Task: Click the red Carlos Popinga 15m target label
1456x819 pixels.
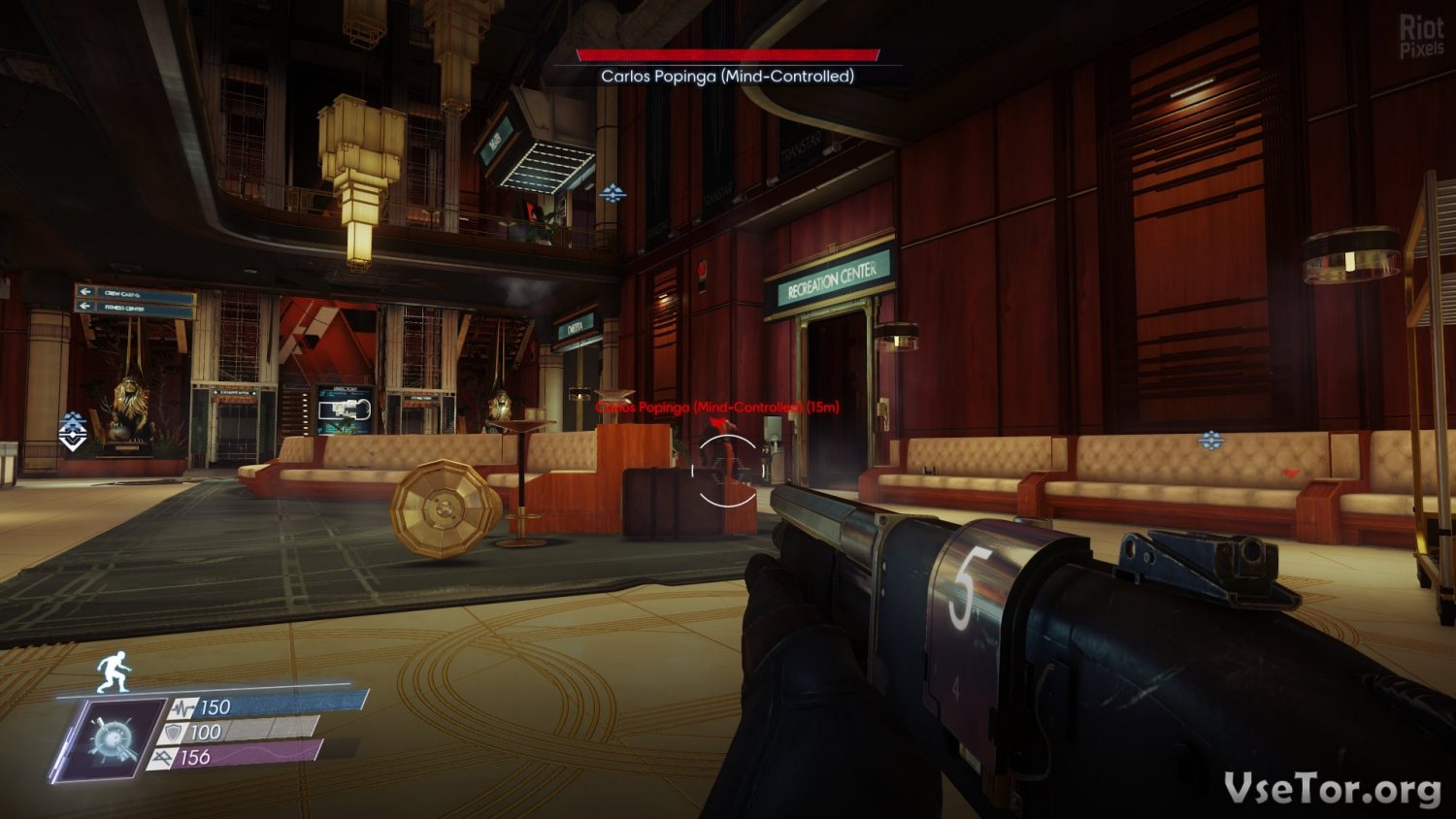Action: tap(717, 407)
